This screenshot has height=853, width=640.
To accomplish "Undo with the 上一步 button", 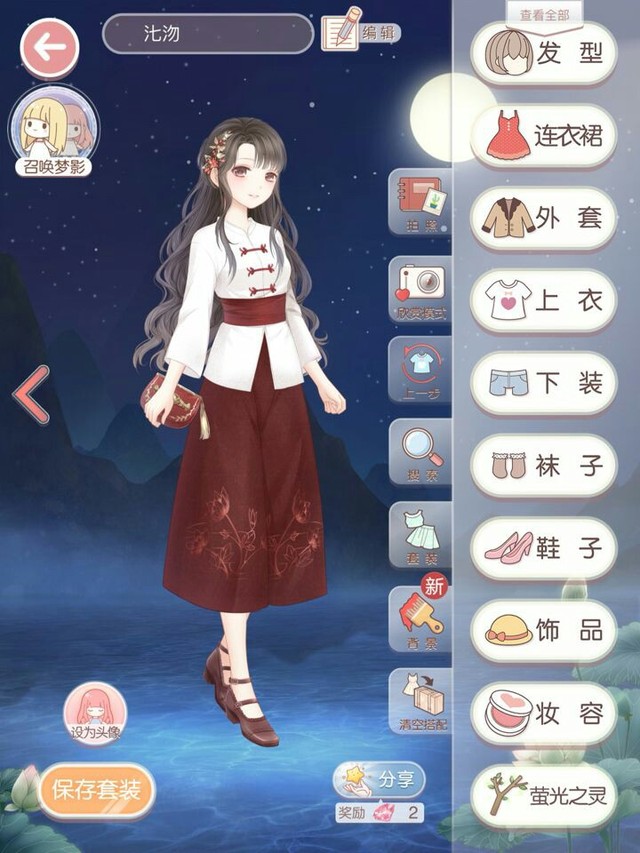I will (420, 370).
